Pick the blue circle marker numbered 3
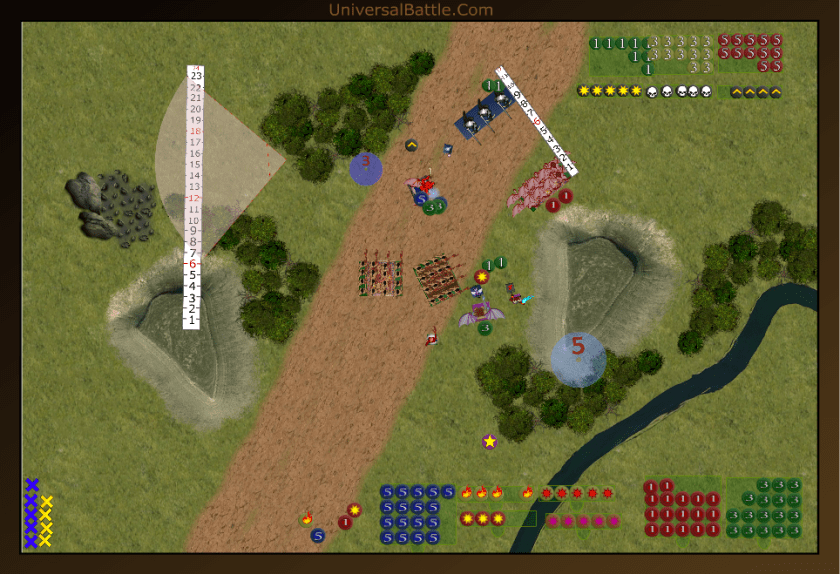This screenshot has width=840, height=574. [366, 167]
